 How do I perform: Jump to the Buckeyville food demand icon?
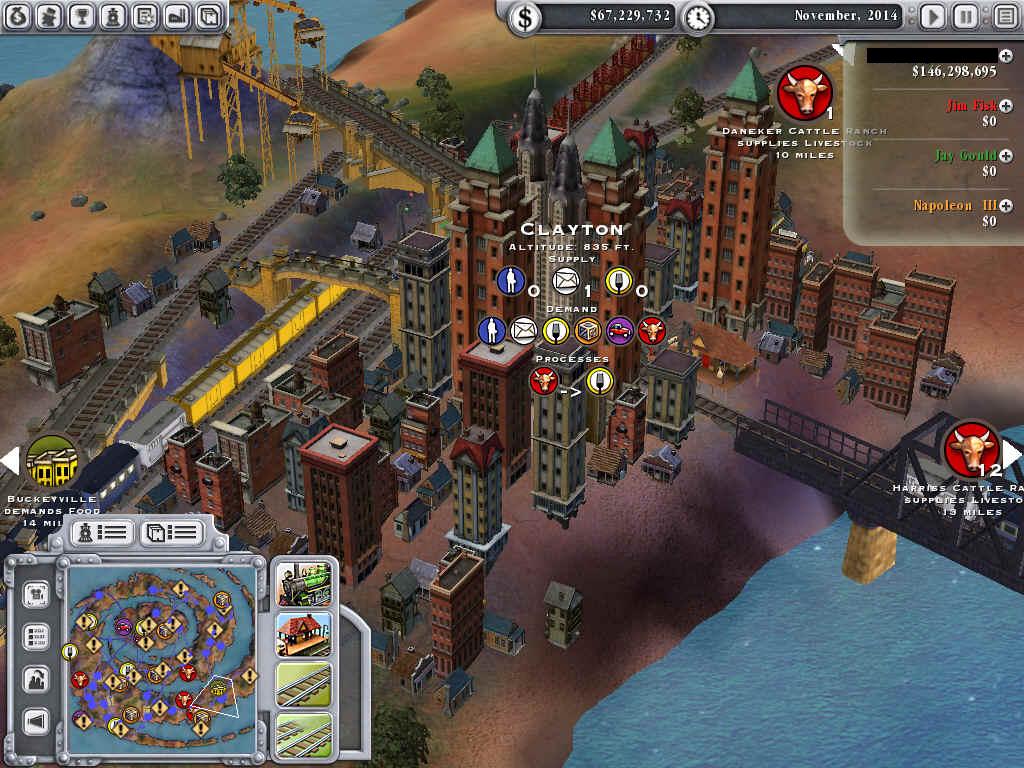(52, 461)
